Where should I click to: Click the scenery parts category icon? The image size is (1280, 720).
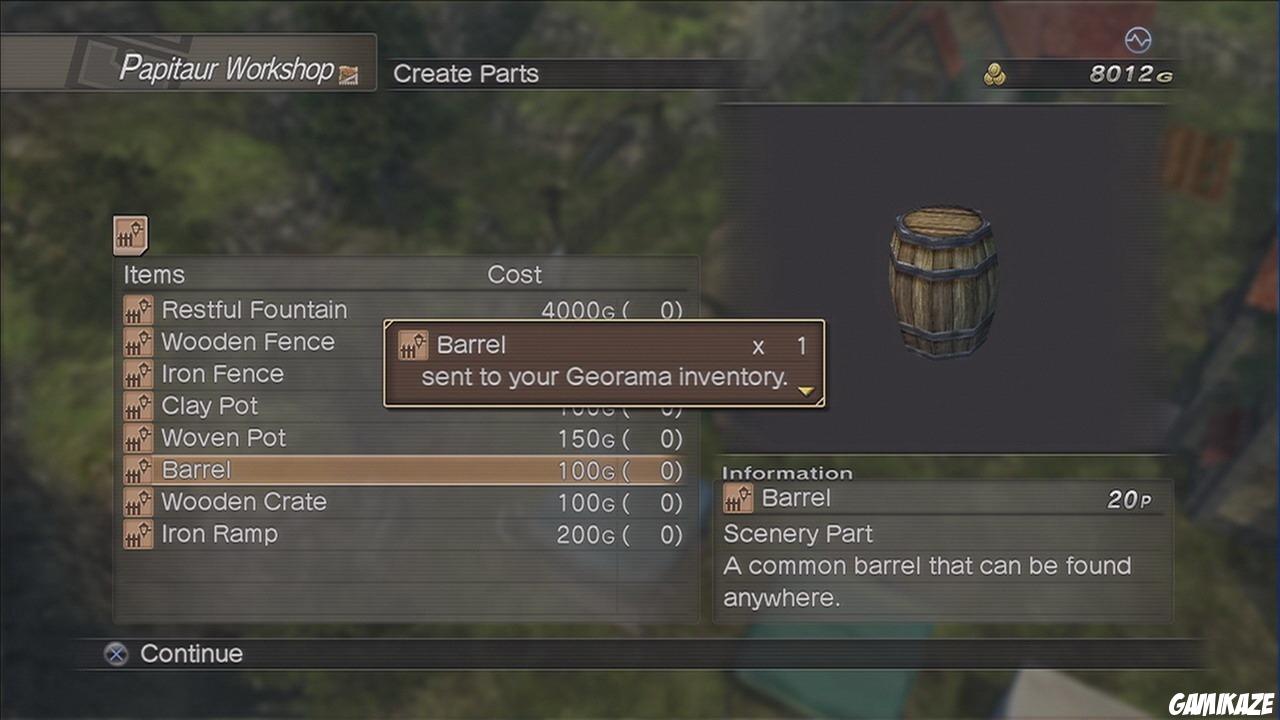[130, 236]
